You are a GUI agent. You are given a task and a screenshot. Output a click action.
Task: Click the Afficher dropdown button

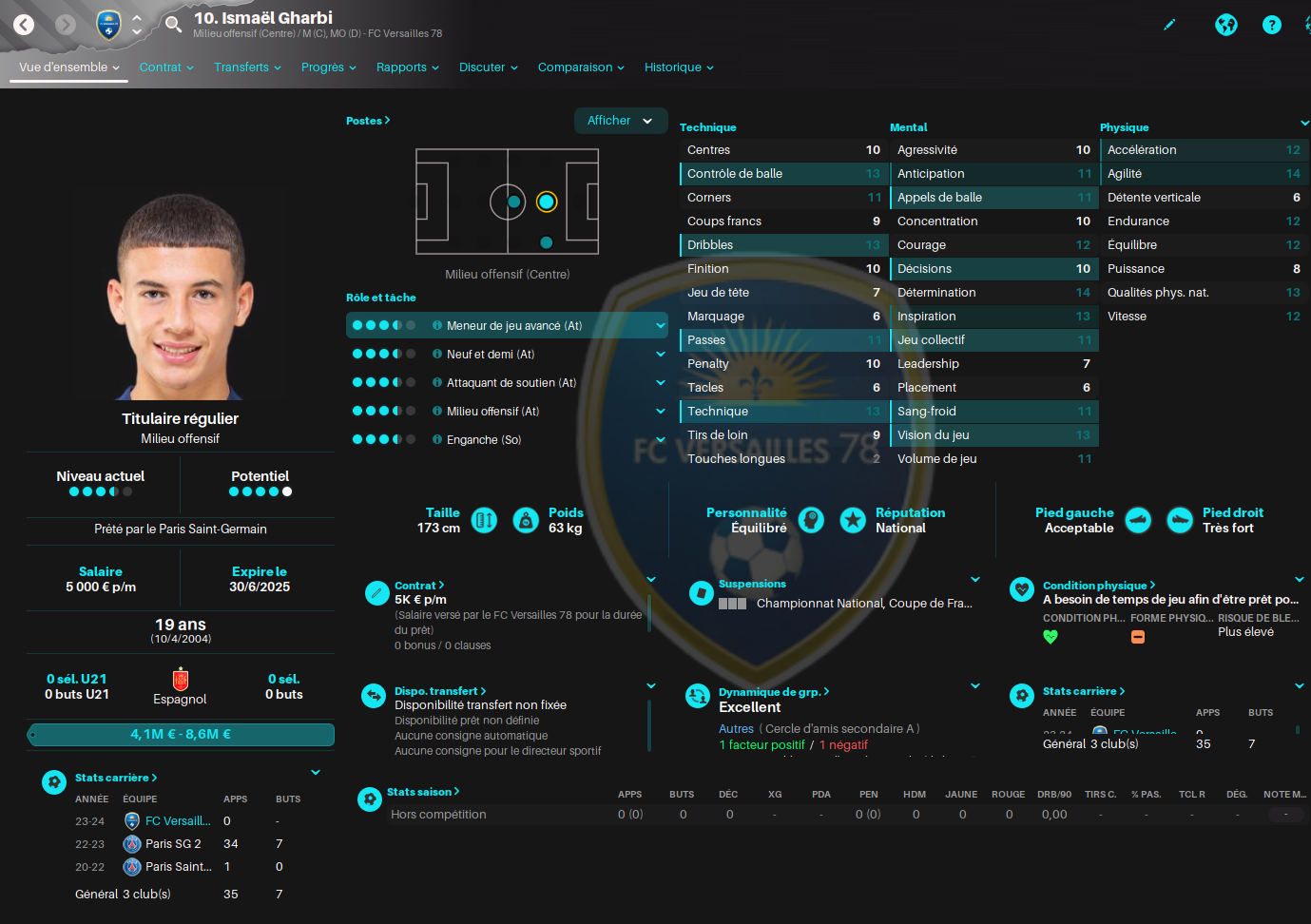pyautogui.click(x=620, y=121)
